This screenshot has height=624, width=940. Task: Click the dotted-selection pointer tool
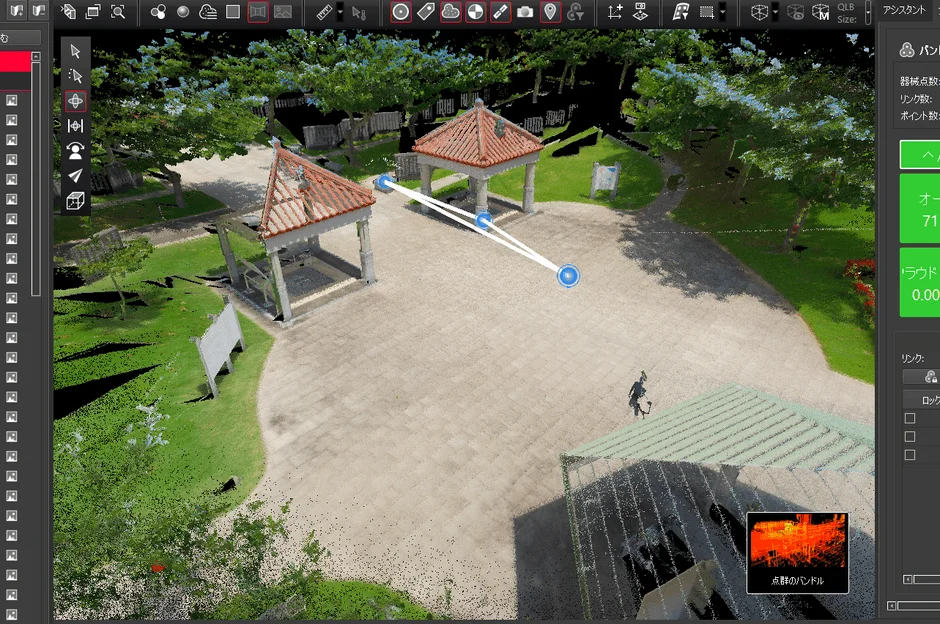click(75, 76)
